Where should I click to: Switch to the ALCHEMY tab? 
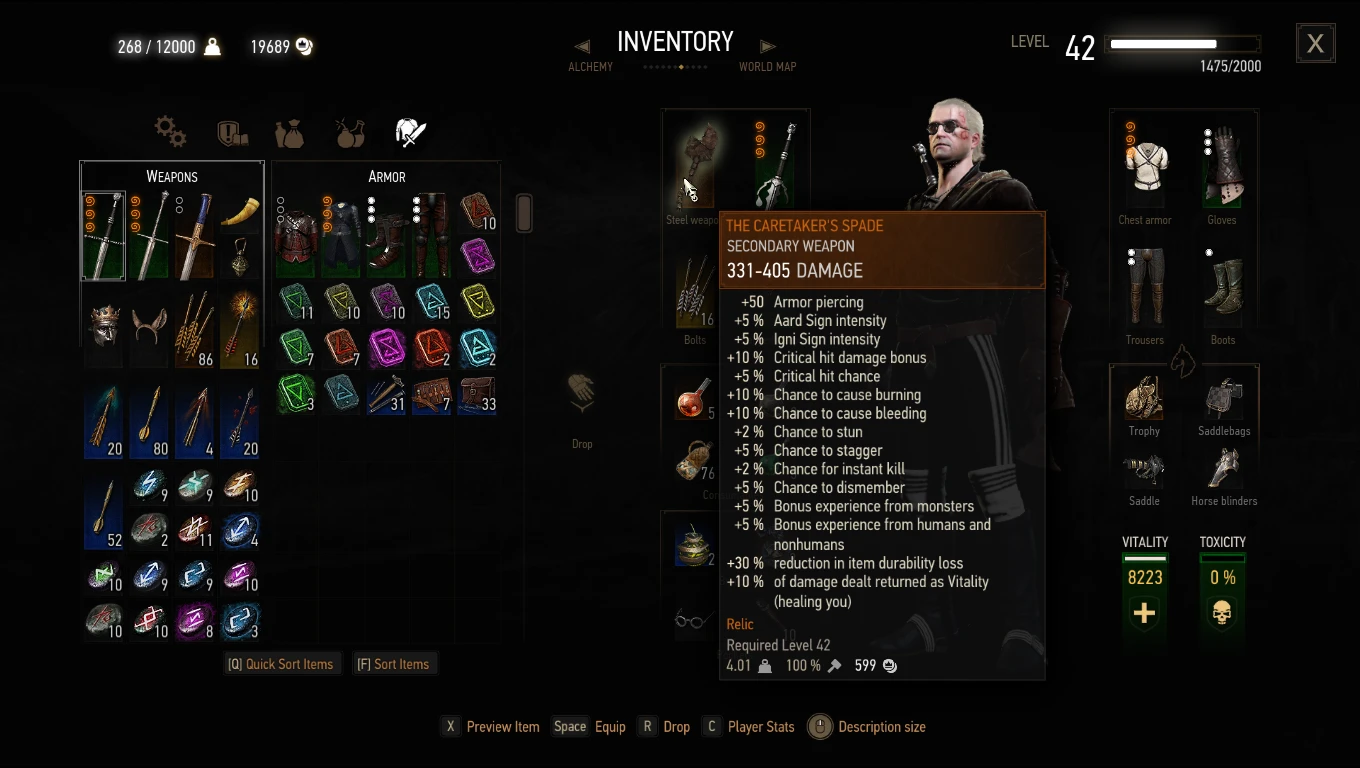[590, 66]
